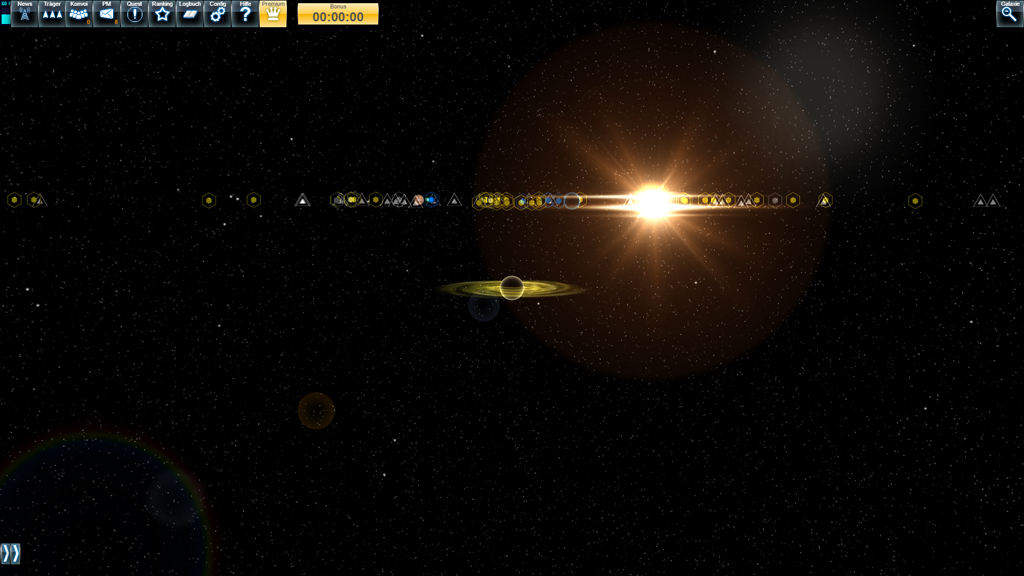Open the News panel
Viewport: 1024px width, 576px height.
(x=24, y=13)
